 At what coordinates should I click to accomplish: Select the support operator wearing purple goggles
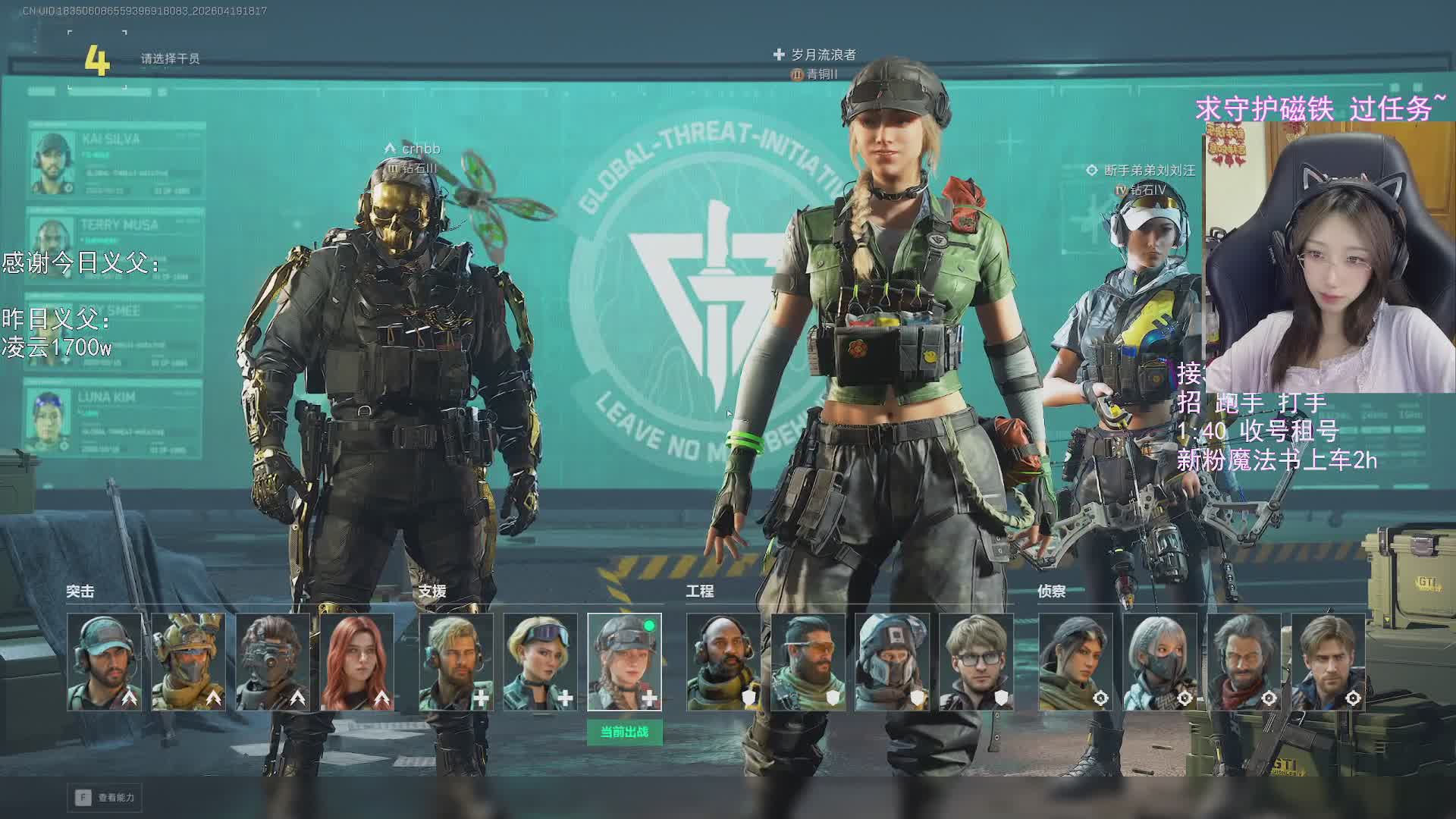541,661
